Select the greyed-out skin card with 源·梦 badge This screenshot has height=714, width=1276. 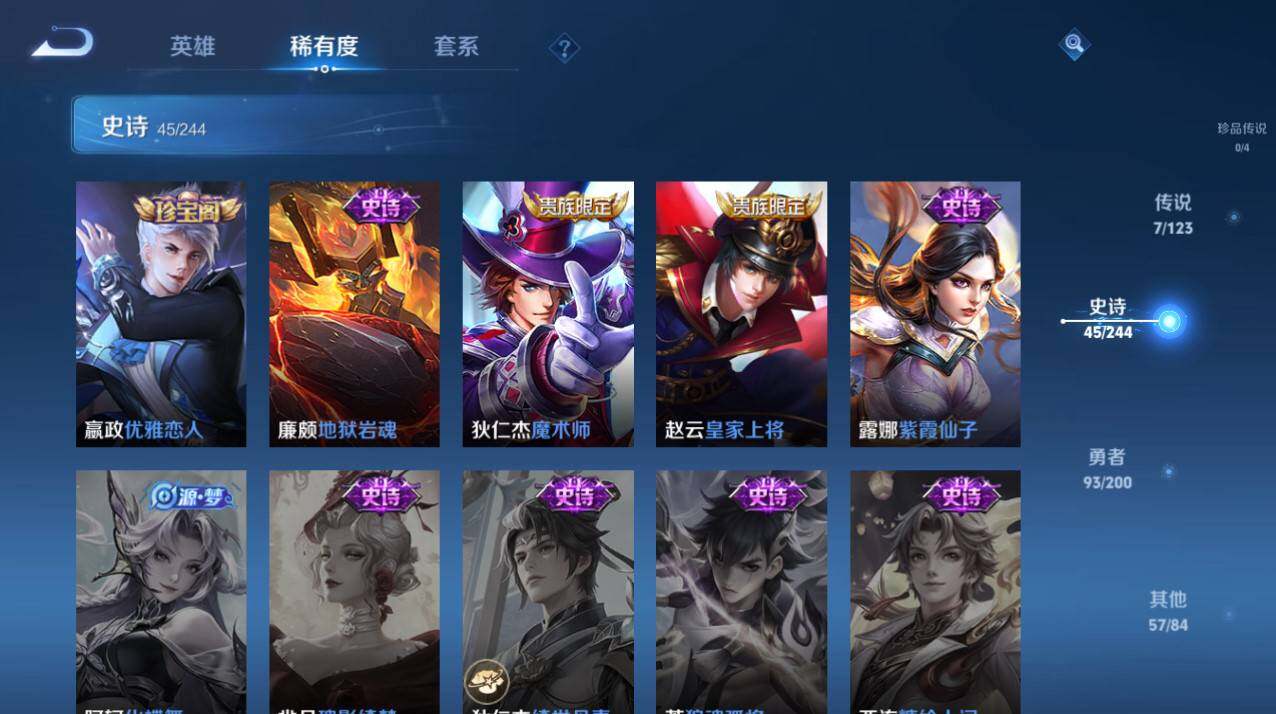pos(161,590)
